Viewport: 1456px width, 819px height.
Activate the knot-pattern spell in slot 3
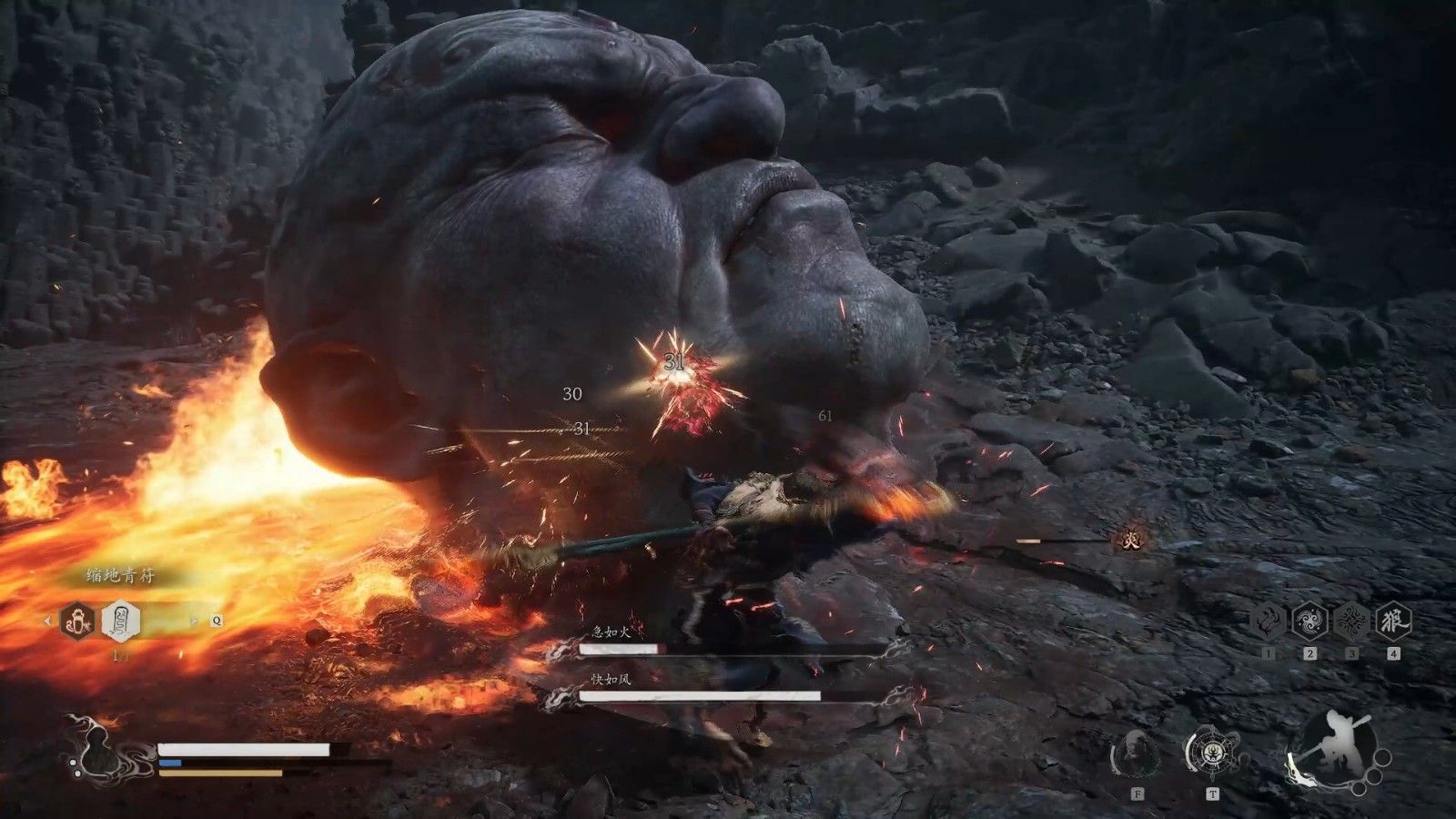pyautogui.click(x=1351, y=622)
